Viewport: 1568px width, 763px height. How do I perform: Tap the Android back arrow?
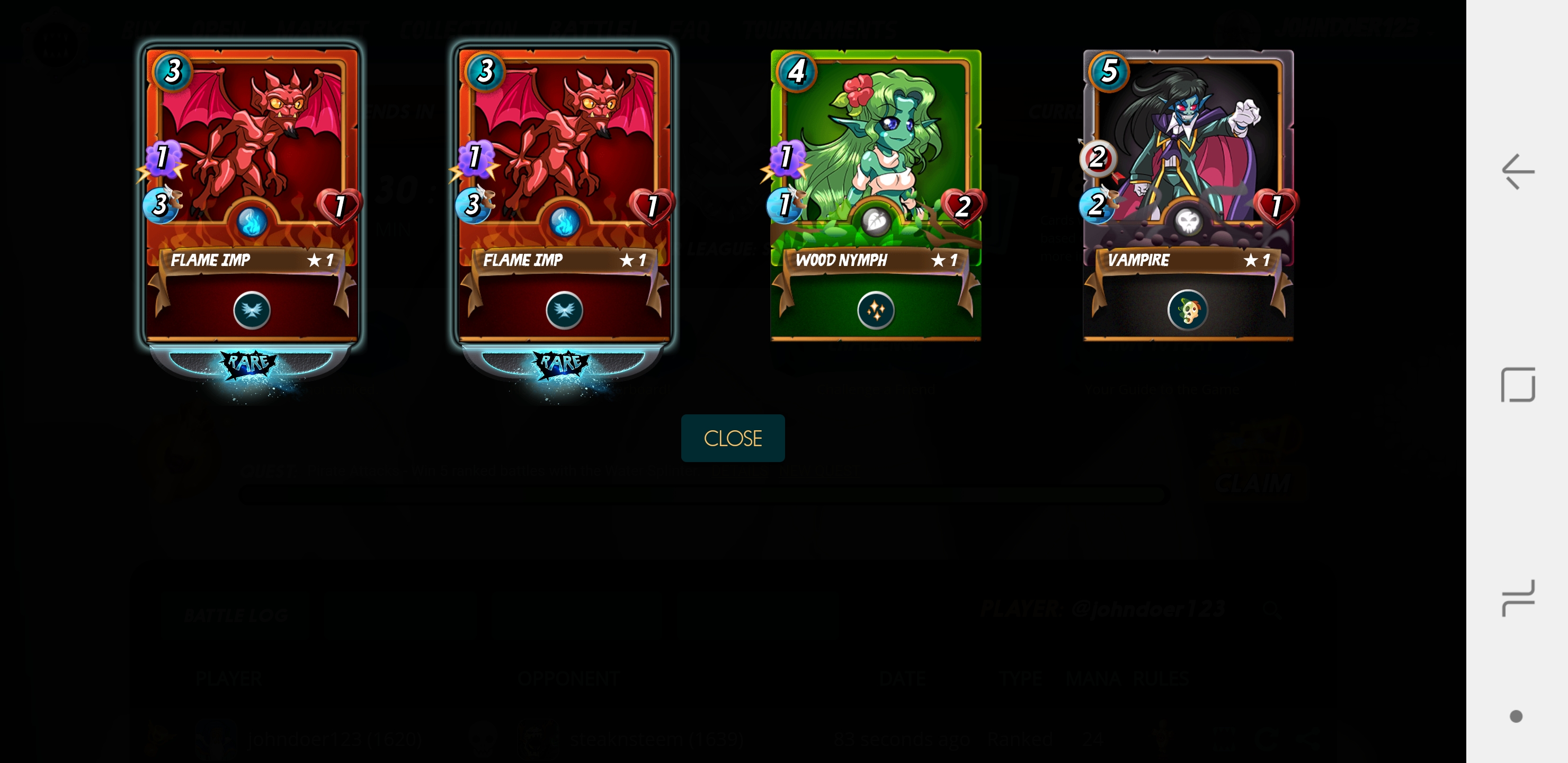[x=1517, y=172]
